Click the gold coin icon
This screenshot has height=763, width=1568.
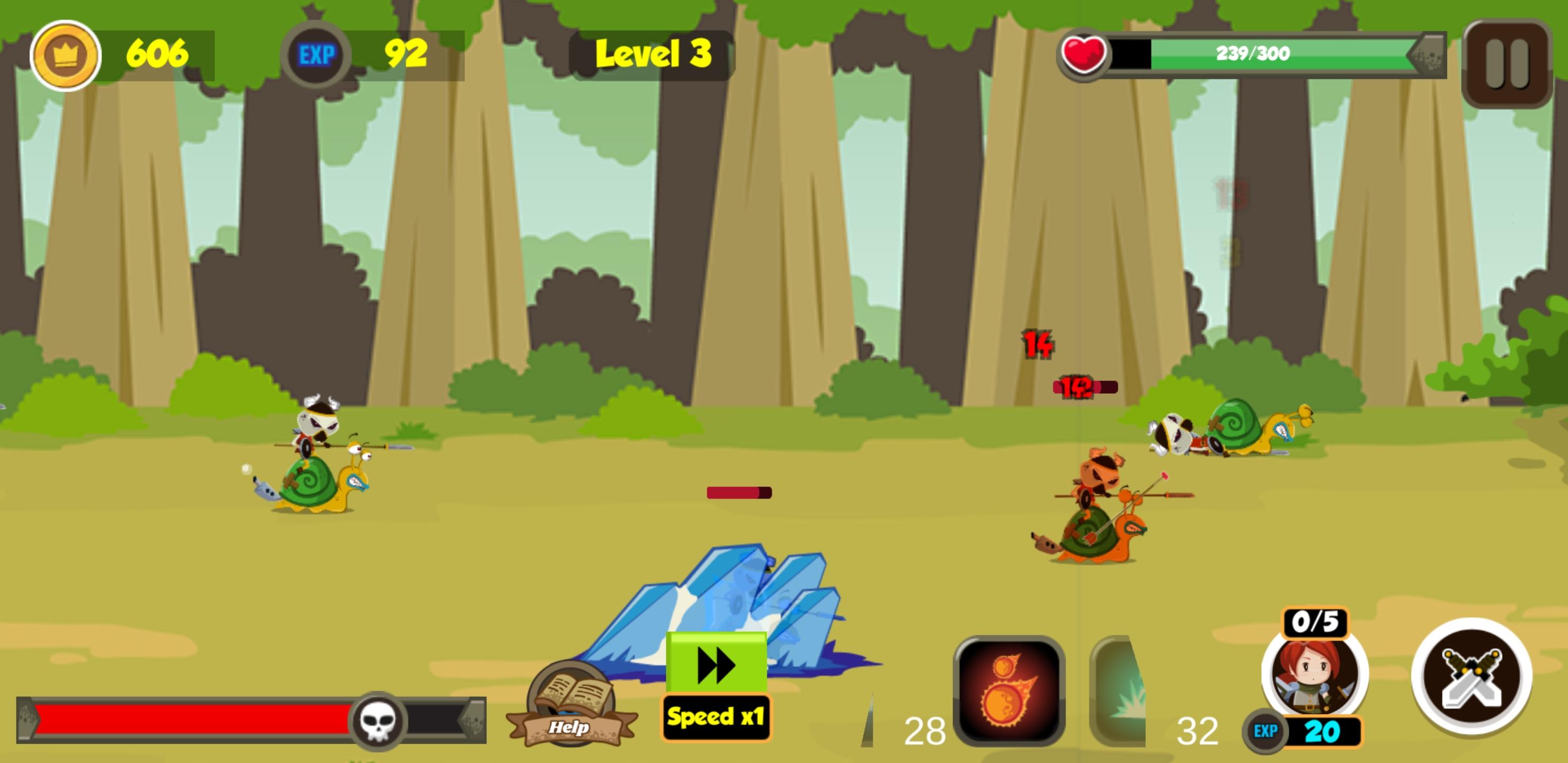66,54
